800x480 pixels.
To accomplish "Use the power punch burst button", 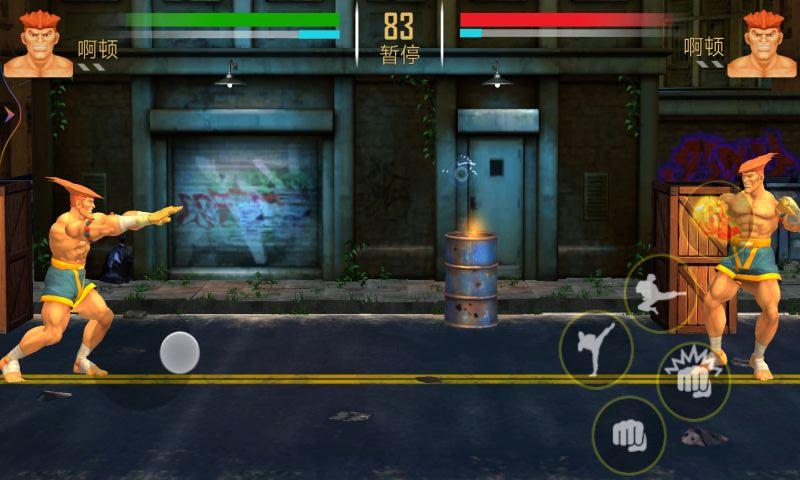I will point(692,379).
